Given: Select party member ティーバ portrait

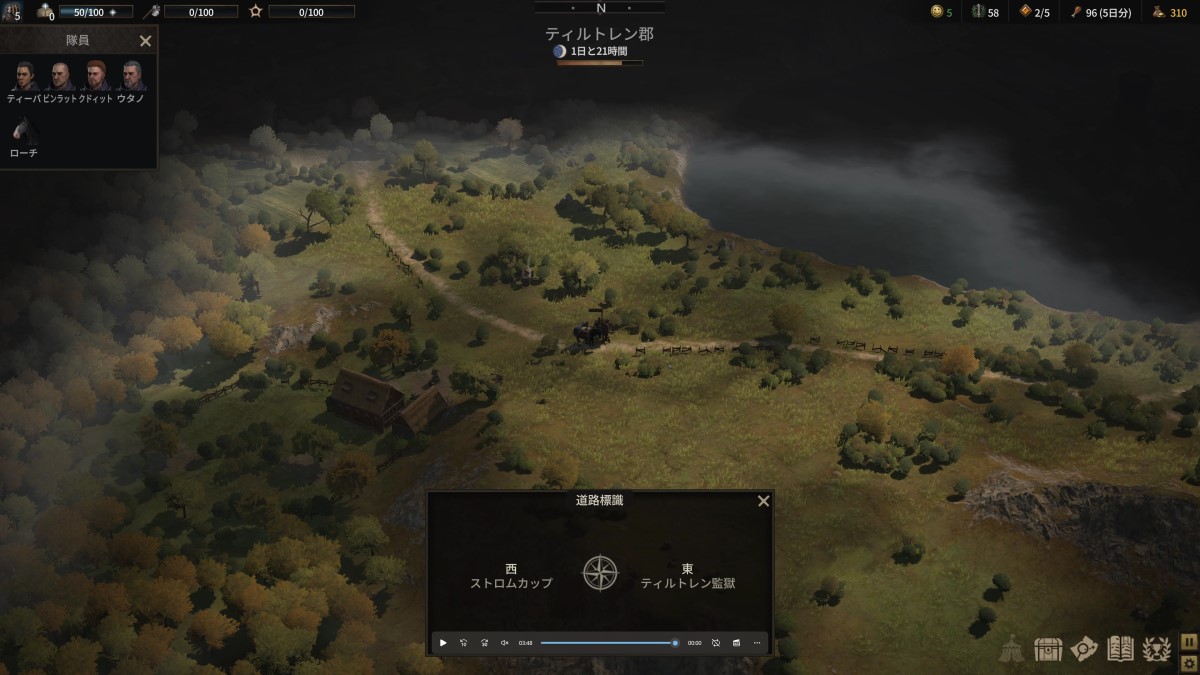Looking at the screenshot, I should tap(24, 76).
